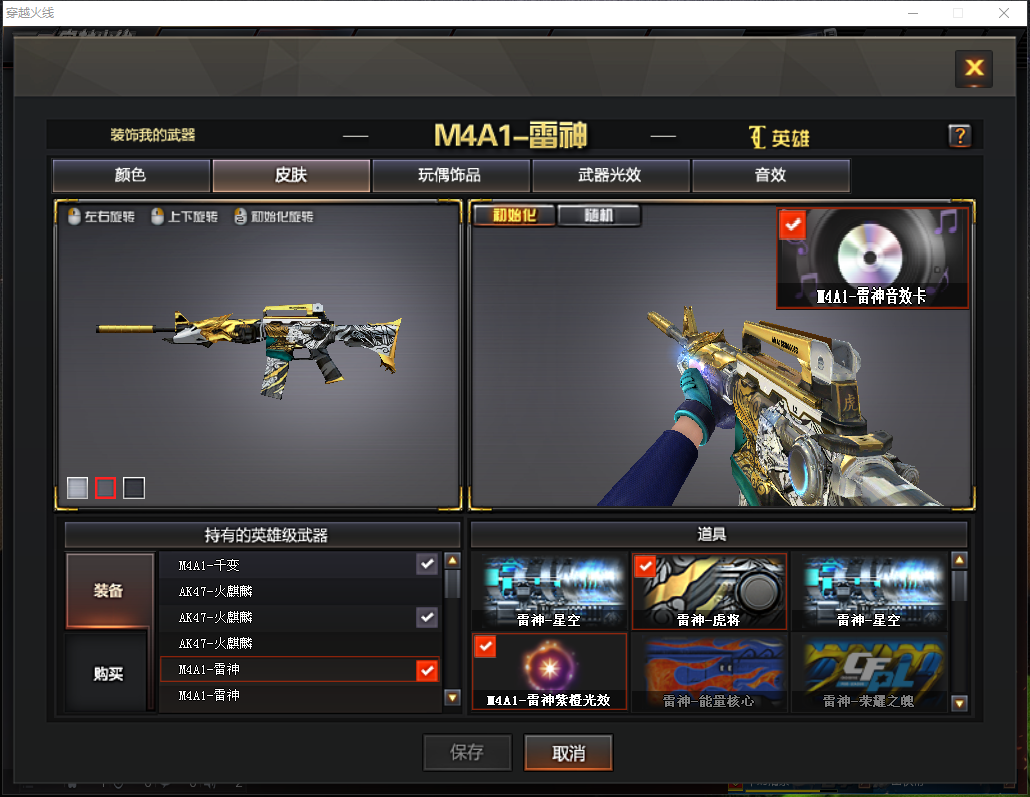Pick the 雷神-能量核心 item

tap(709, 671)
